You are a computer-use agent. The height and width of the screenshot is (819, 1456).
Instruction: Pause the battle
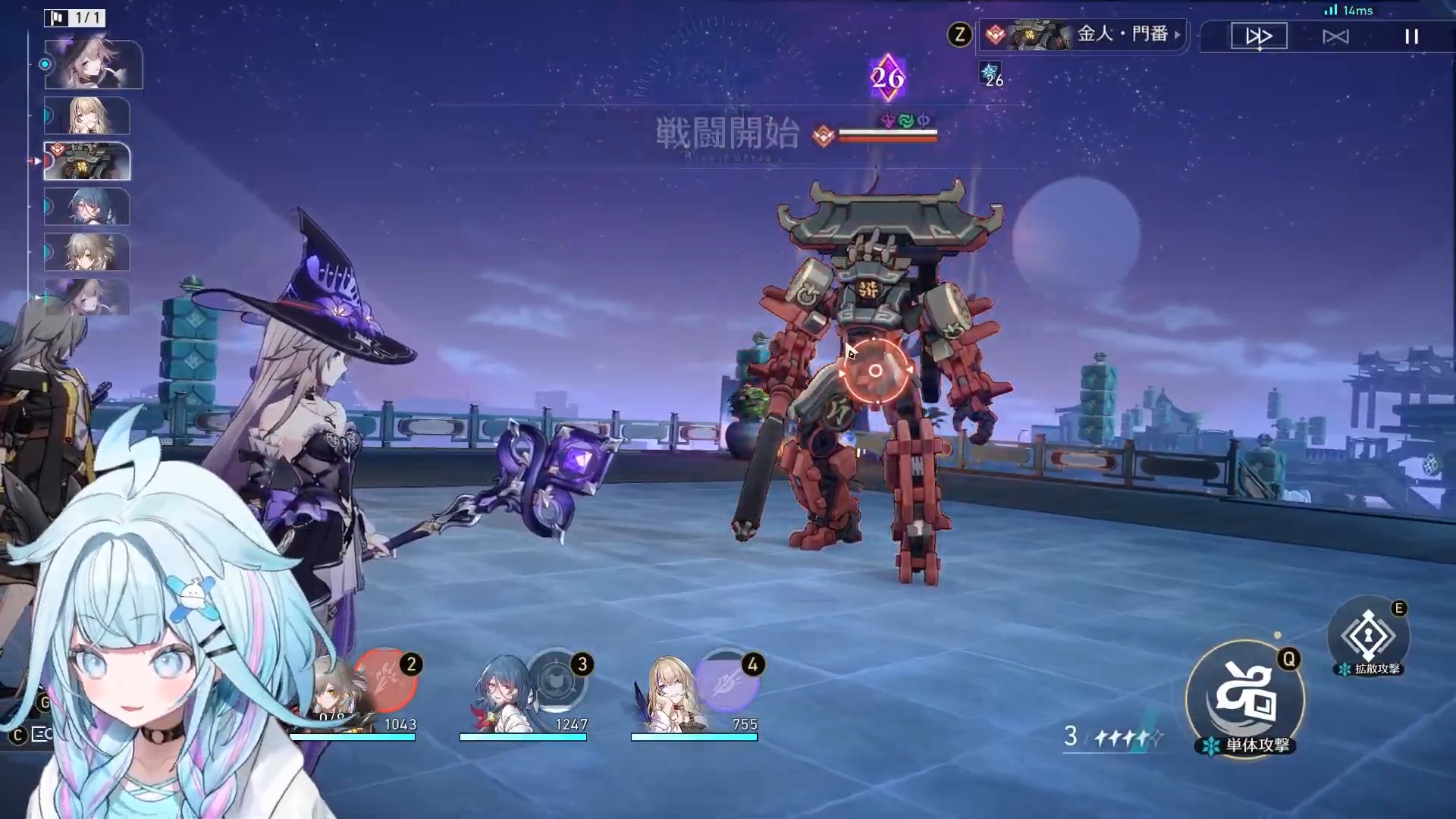coord(1411,36)
